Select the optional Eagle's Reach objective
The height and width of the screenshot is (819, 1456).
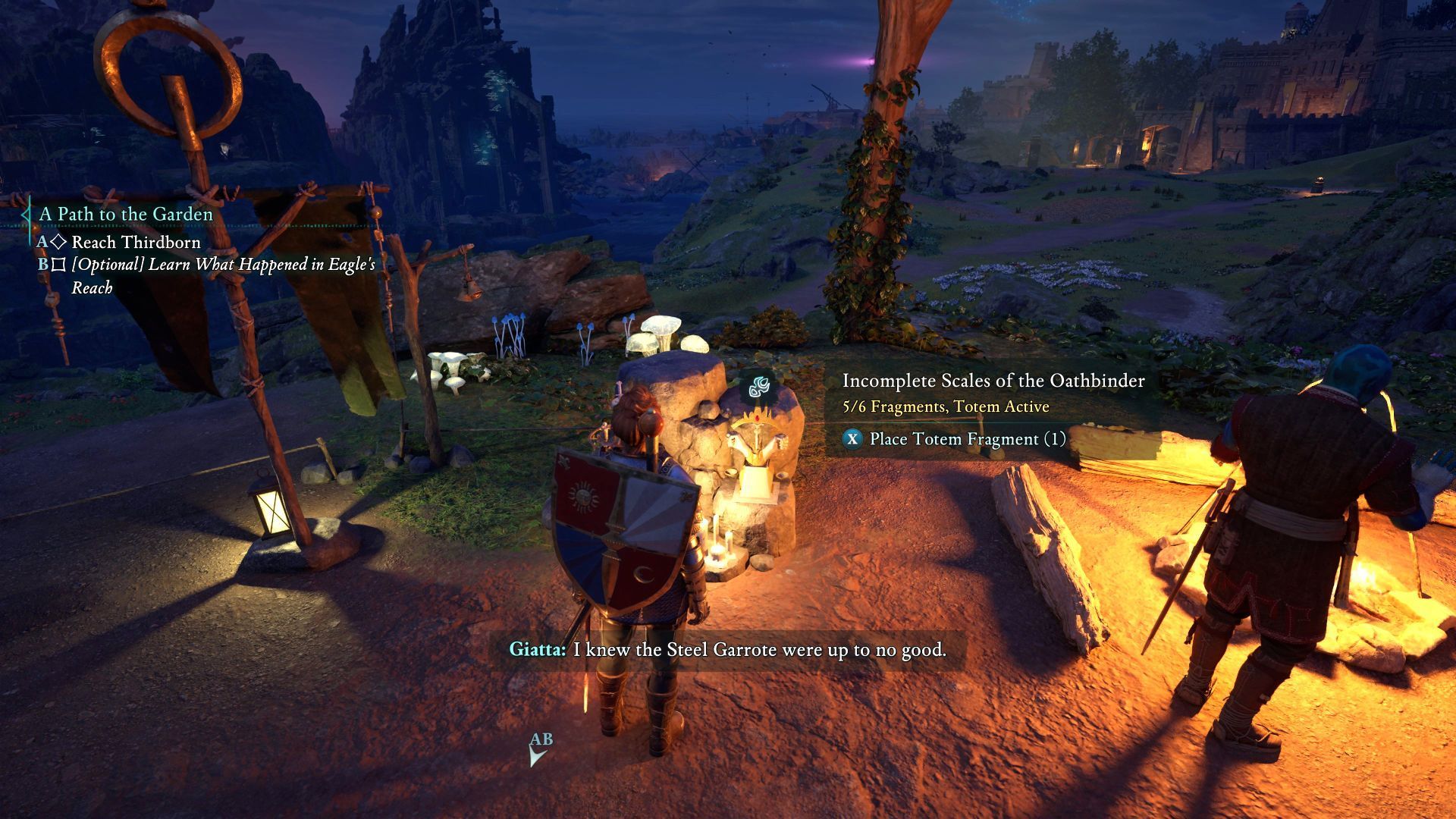(x=223, y=275)
